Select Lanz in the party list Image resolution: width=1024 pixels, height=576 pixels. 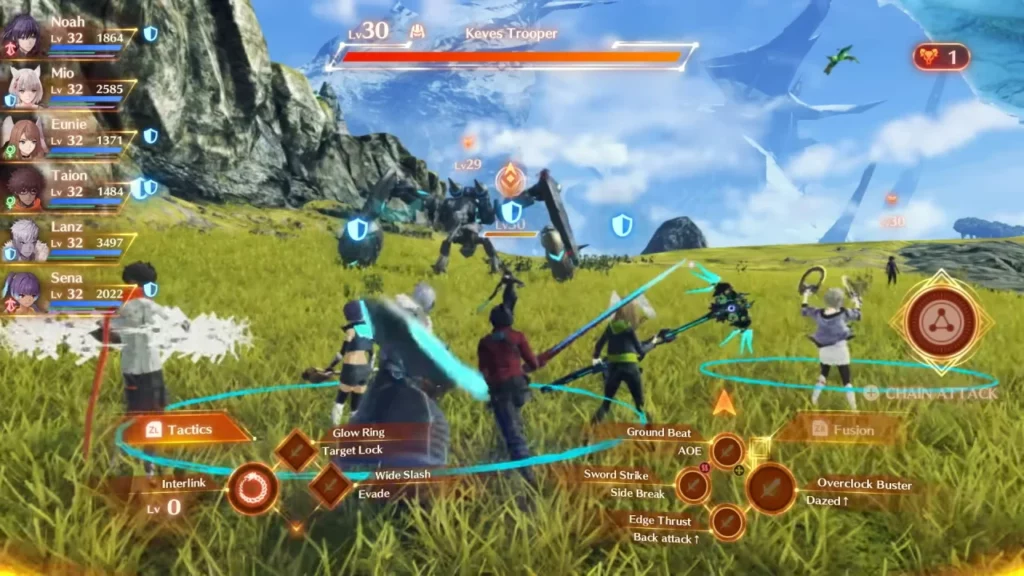pos(21,240)
